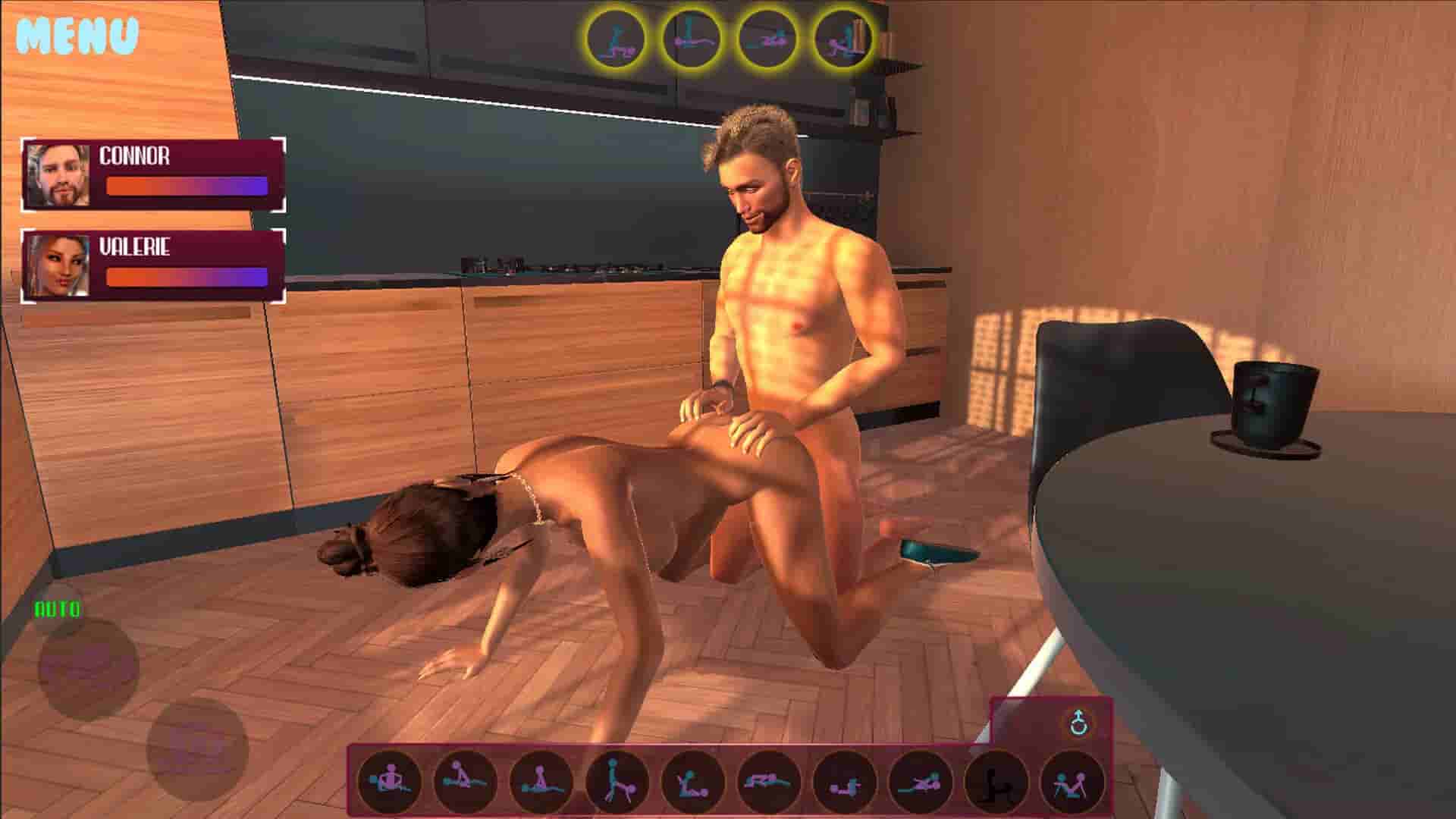Select the last pose icon in bottom toolbar
1456x819 pixels.
click(x=1071, y=783)
